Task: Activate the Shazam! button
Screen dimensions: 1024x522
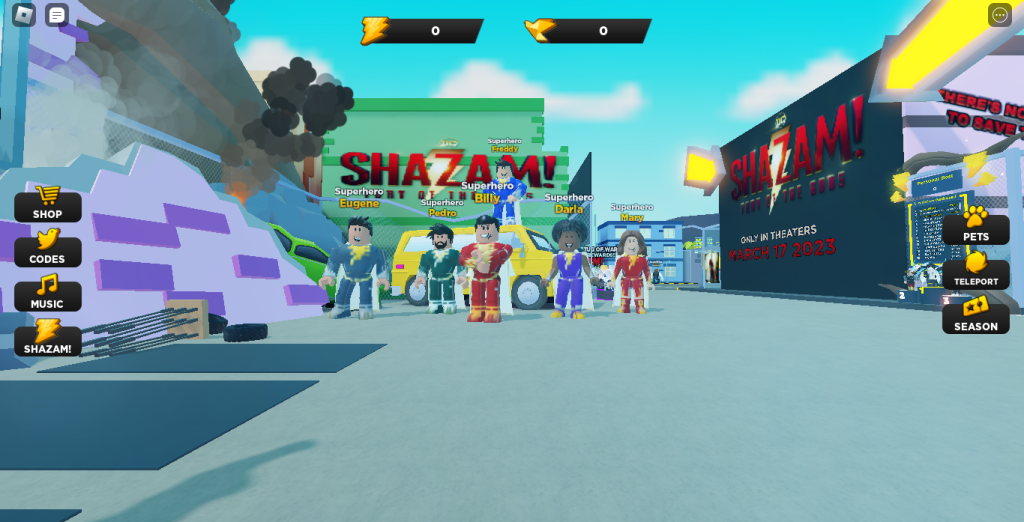Action: tap(47, 339)
